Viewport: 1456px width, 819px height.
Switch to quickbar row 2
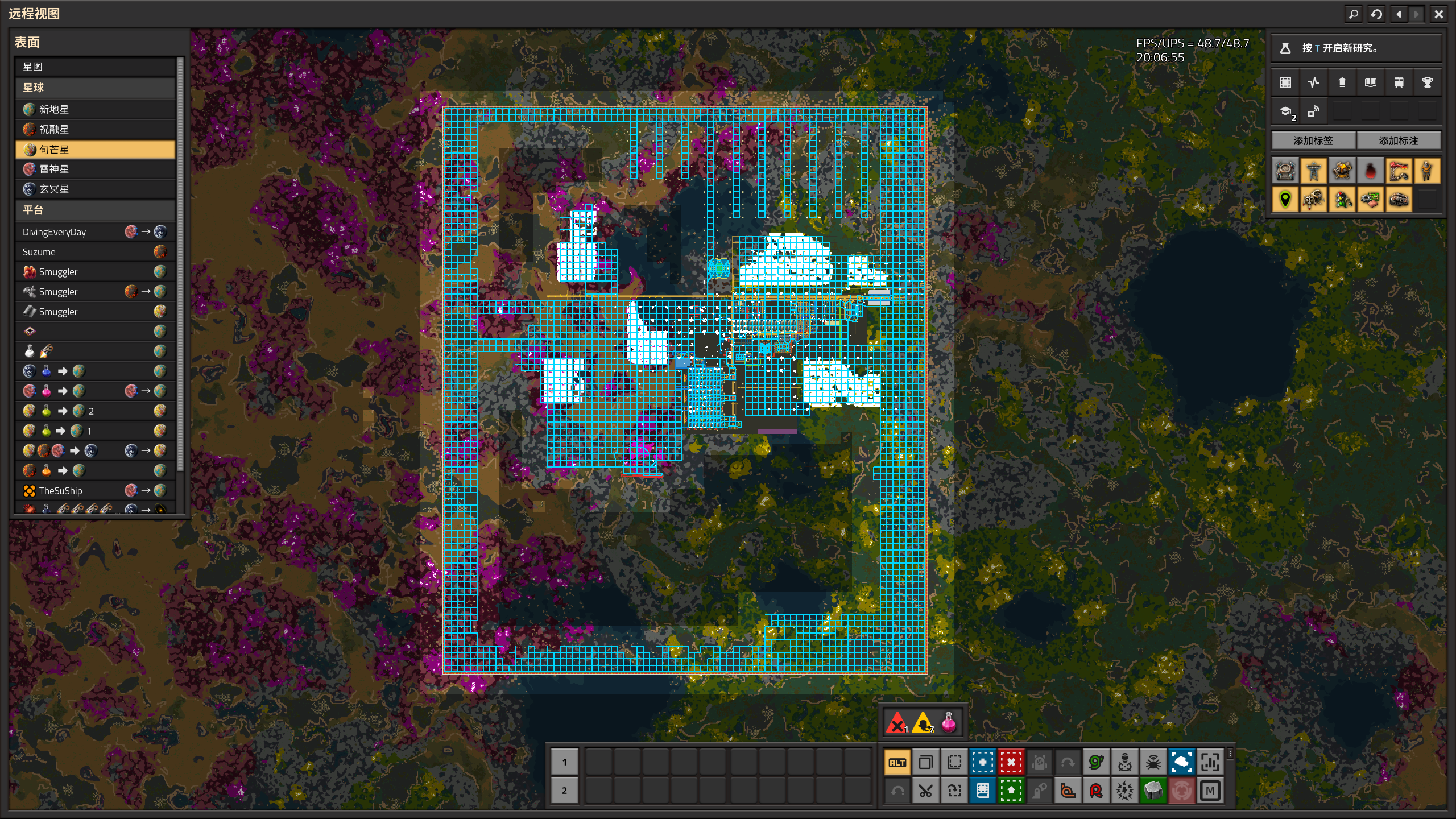click(564, 791)
